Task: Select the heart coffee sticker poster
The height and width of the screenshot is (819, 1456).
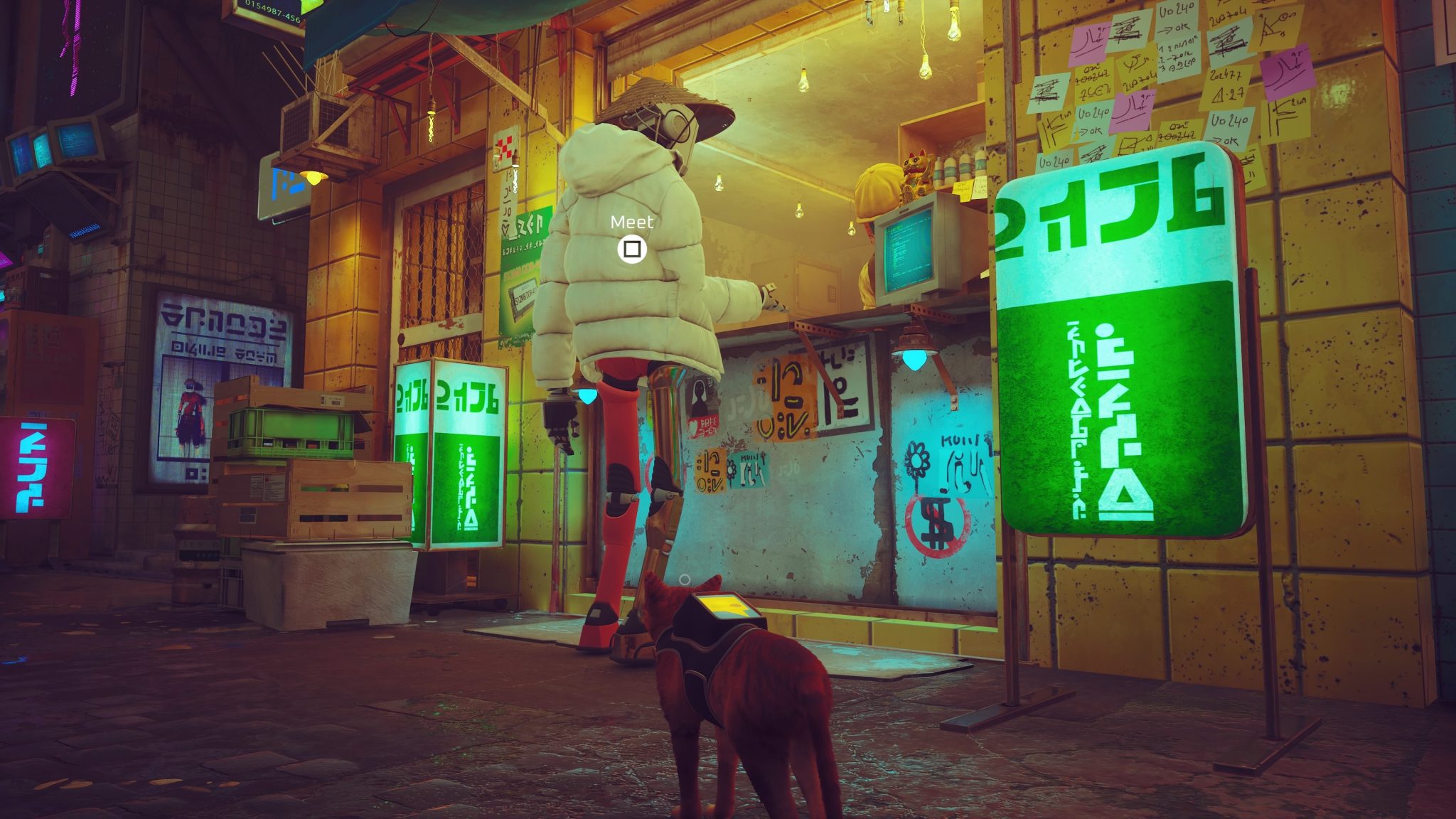Action: (704, 429)
